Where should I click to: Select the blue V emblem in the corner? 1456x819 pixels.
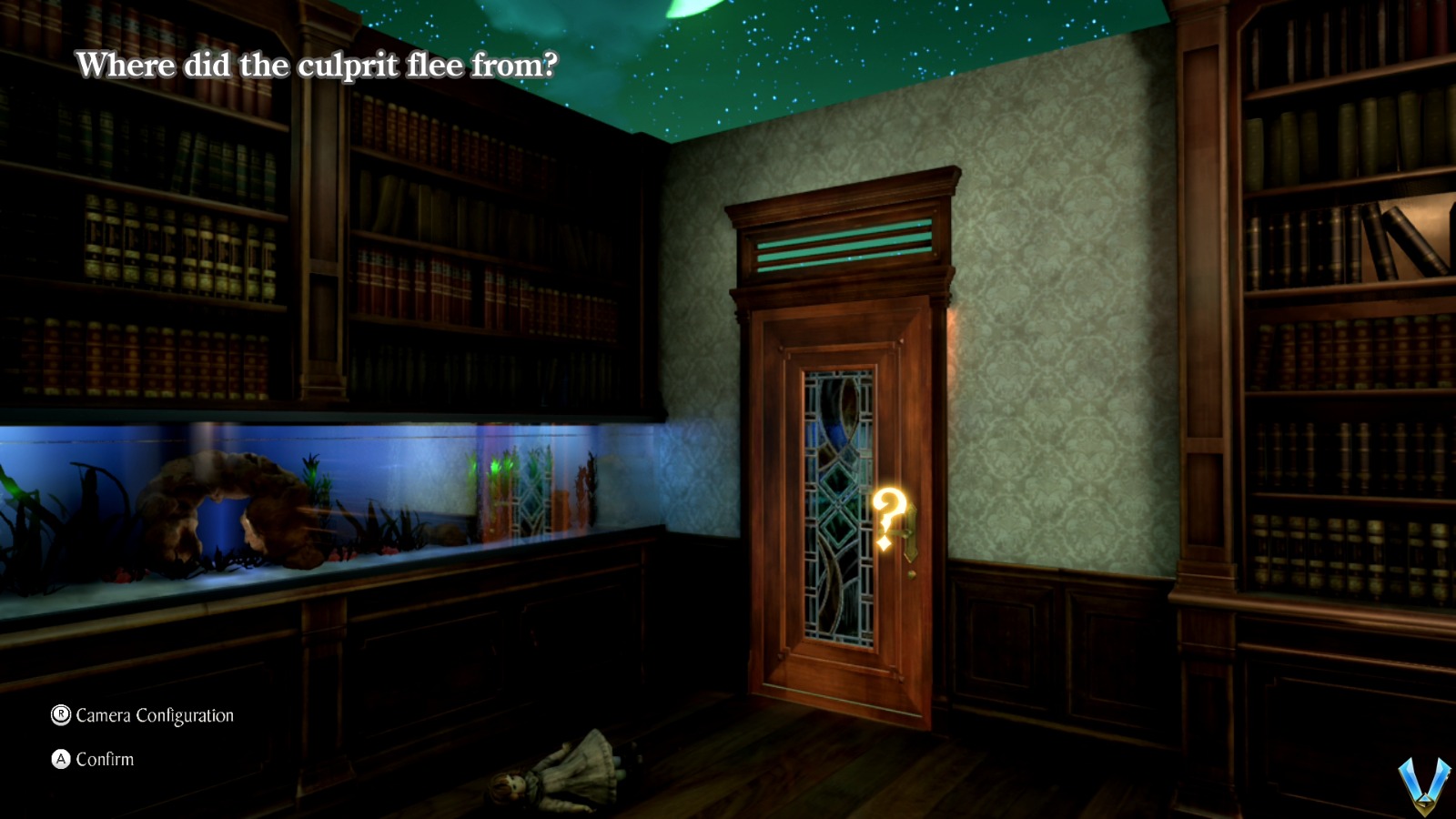pos(1423,784)
